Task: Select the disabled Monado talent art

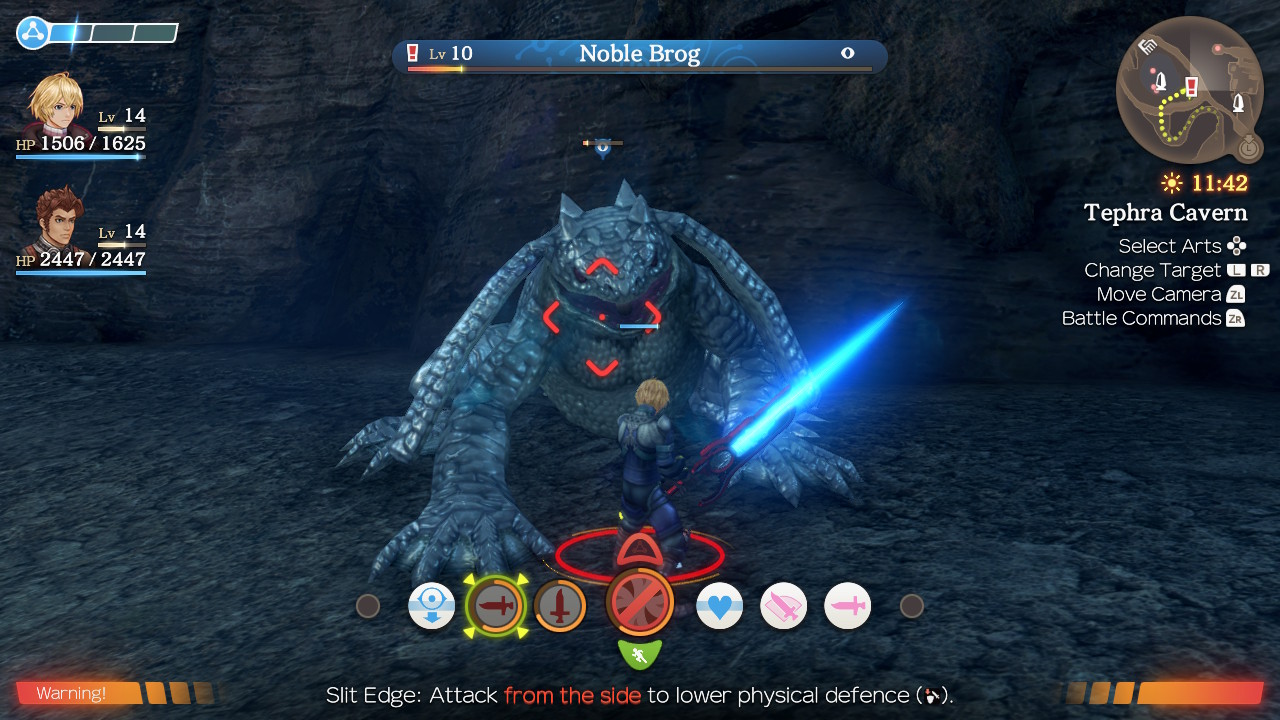Action: pos(639,602)
